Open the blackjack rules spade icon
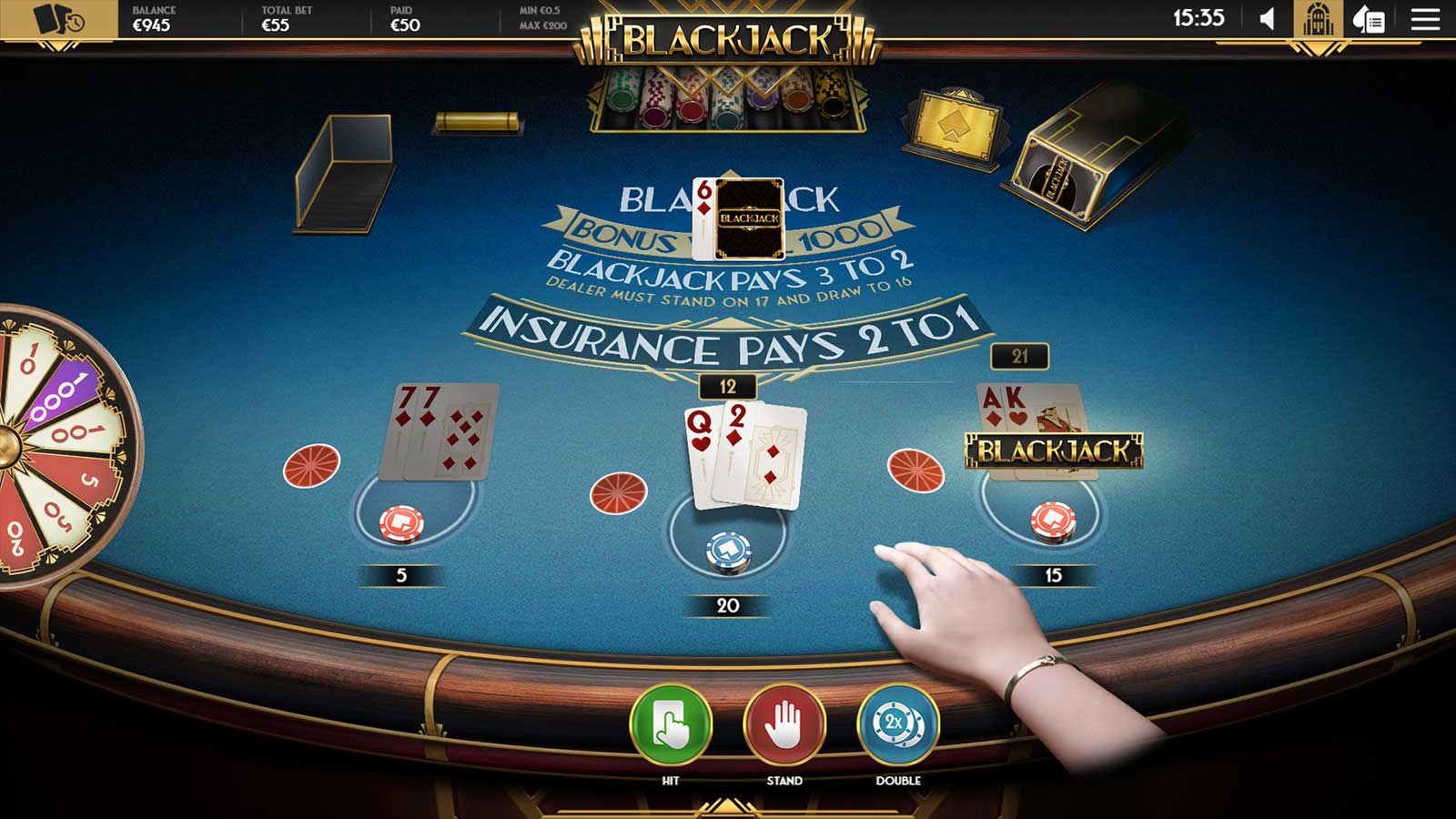The height and width of the screenshot is (819, 1456). pyautogui.click(x=1368, y=19)
